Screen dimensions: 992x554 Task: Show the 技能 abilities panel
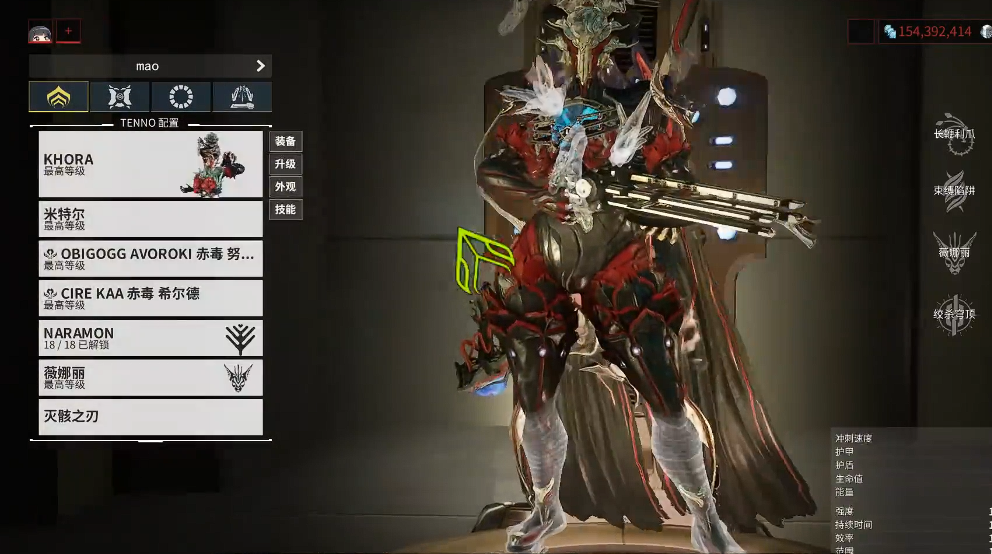click(x=286, y=210)
